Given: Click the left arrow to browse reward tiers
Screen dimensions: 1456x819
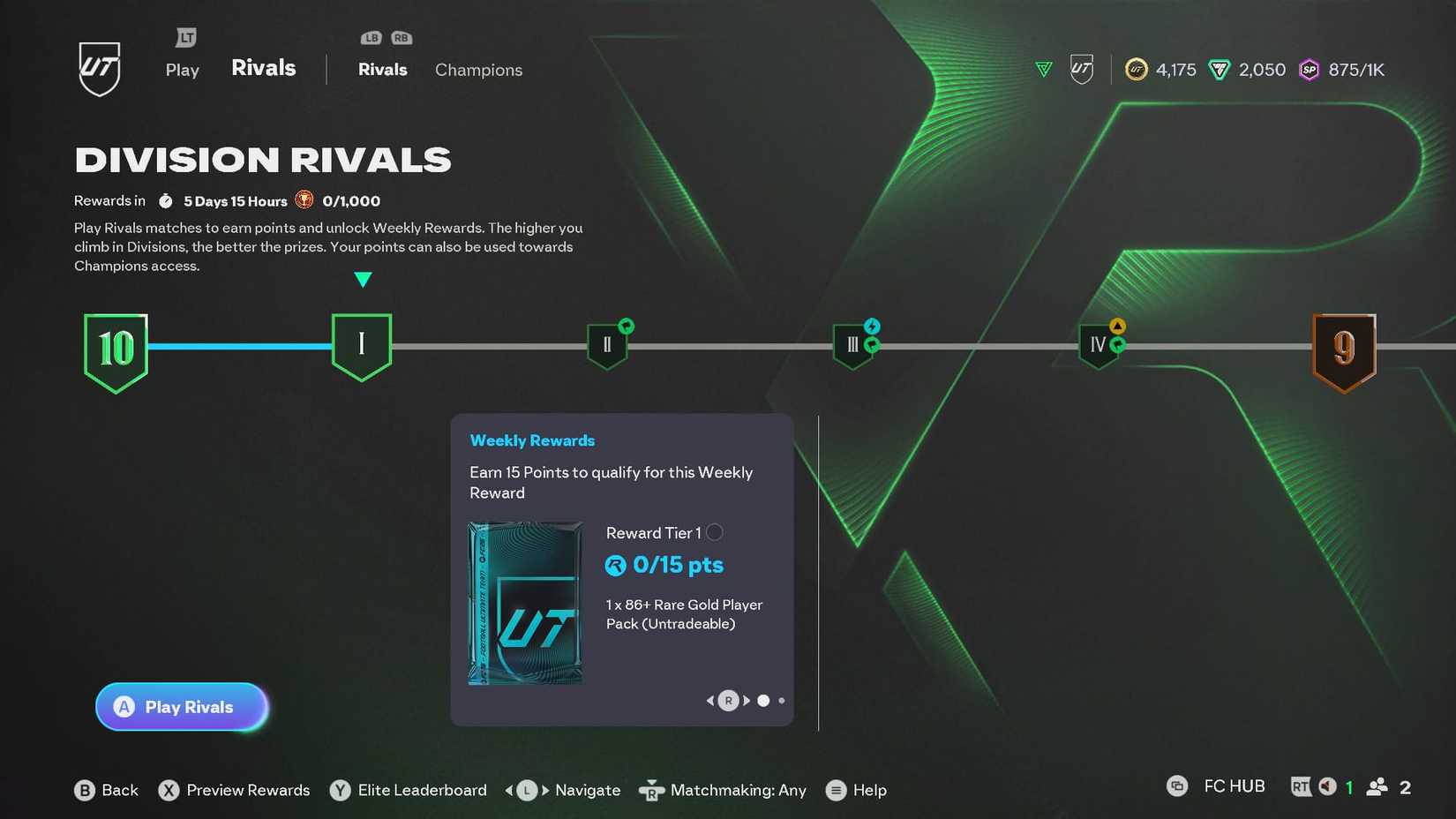Looking at the screenshot, I should point(709,700).
